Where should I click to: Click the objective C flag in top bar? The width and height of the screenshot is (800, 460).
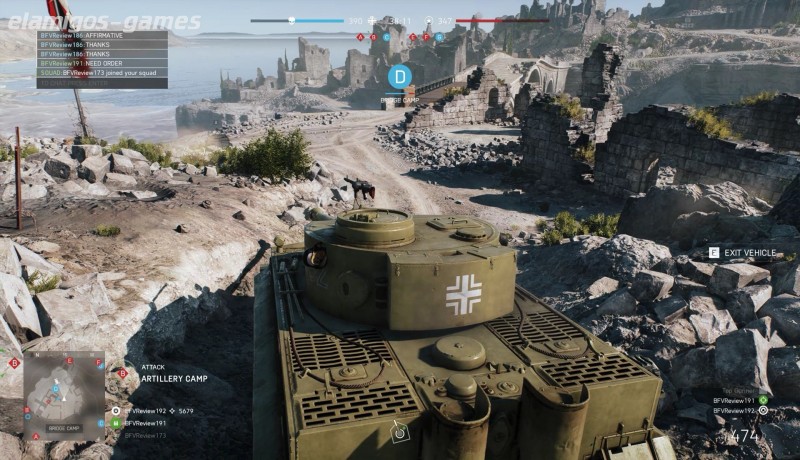386,37
